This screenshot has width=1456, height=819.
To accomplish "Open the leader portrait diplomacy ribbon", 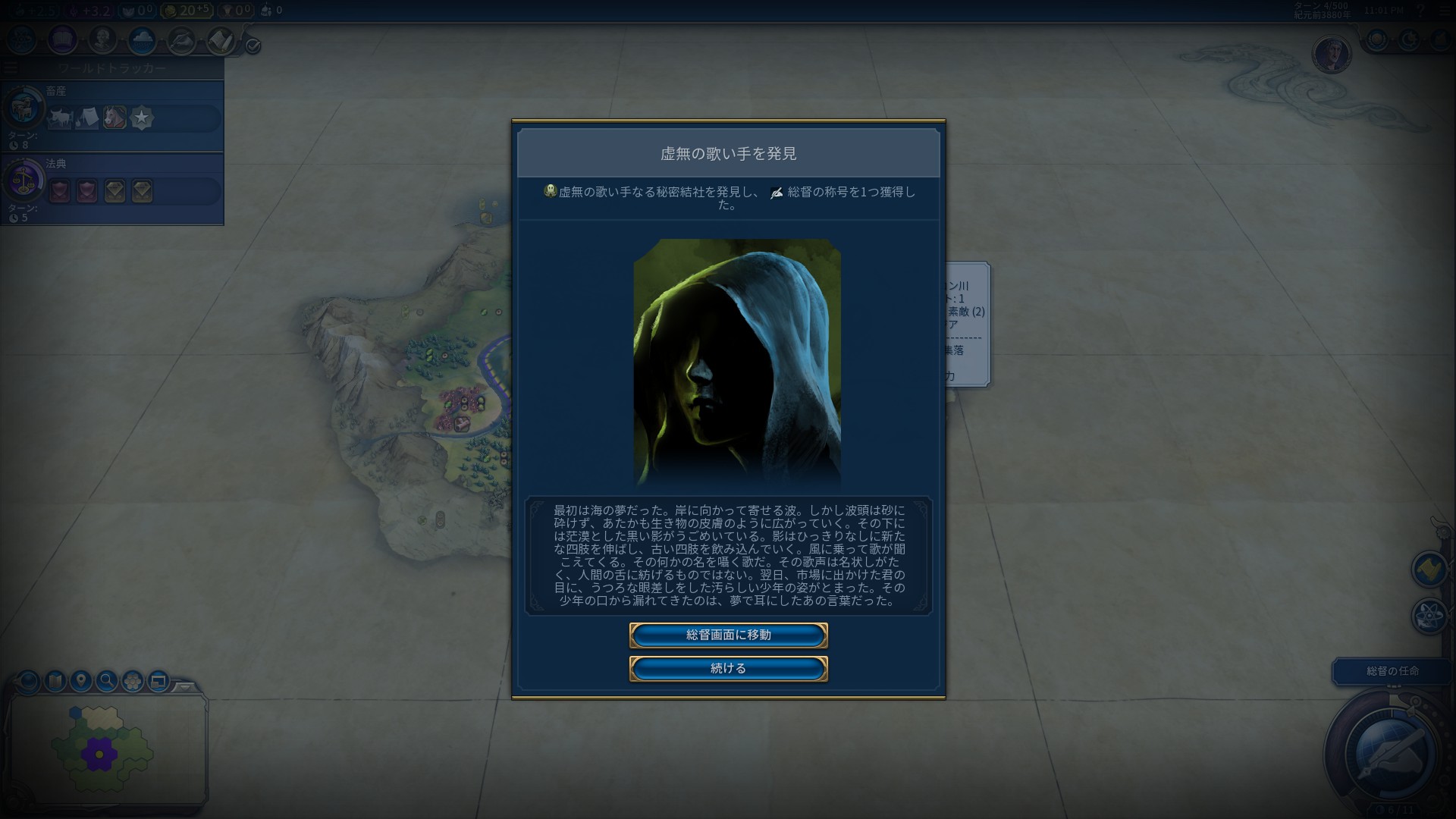I will [x=1332, y=55].
